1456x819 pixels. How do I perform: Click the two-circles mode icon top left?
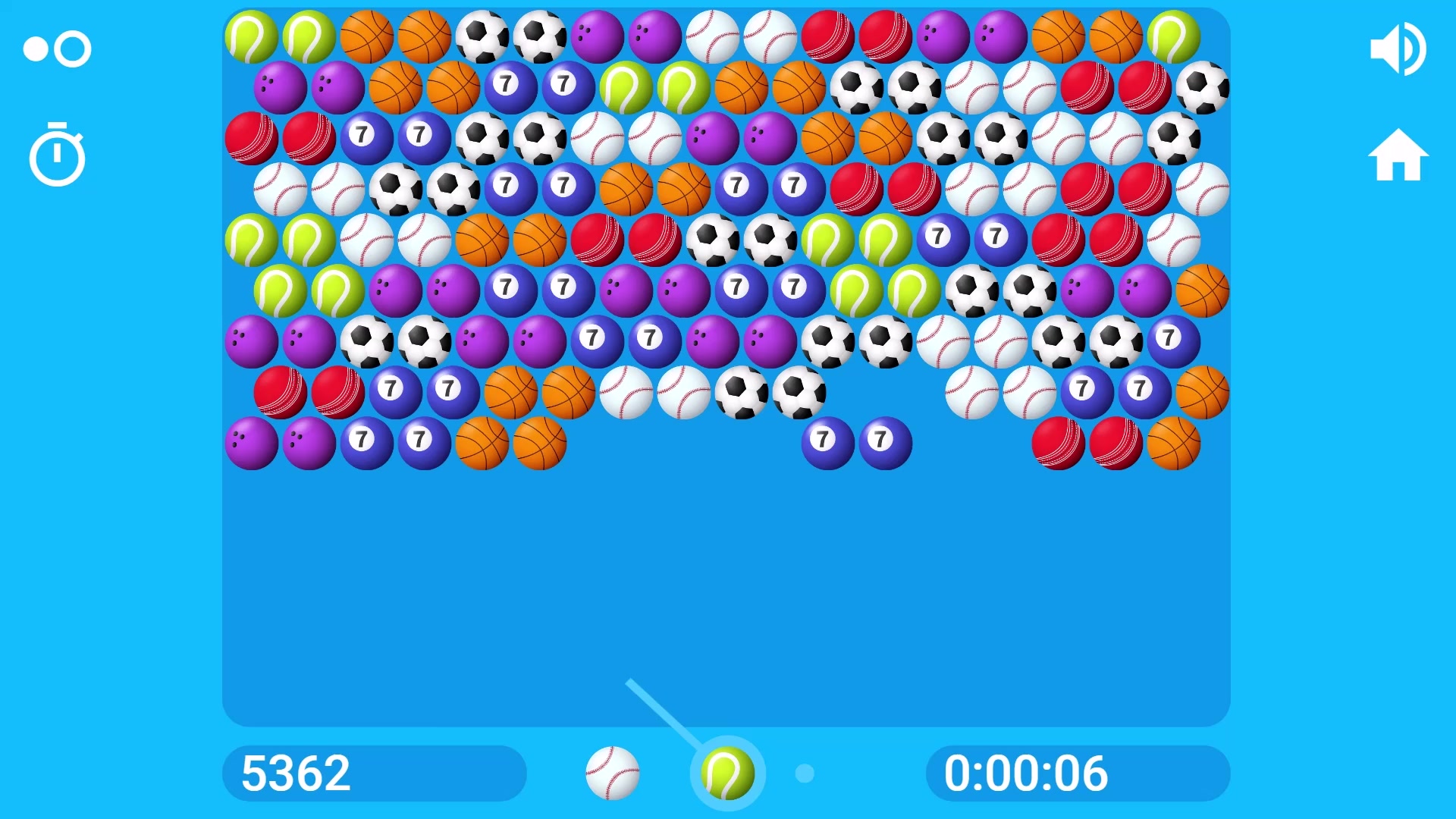tap(57, 48)
